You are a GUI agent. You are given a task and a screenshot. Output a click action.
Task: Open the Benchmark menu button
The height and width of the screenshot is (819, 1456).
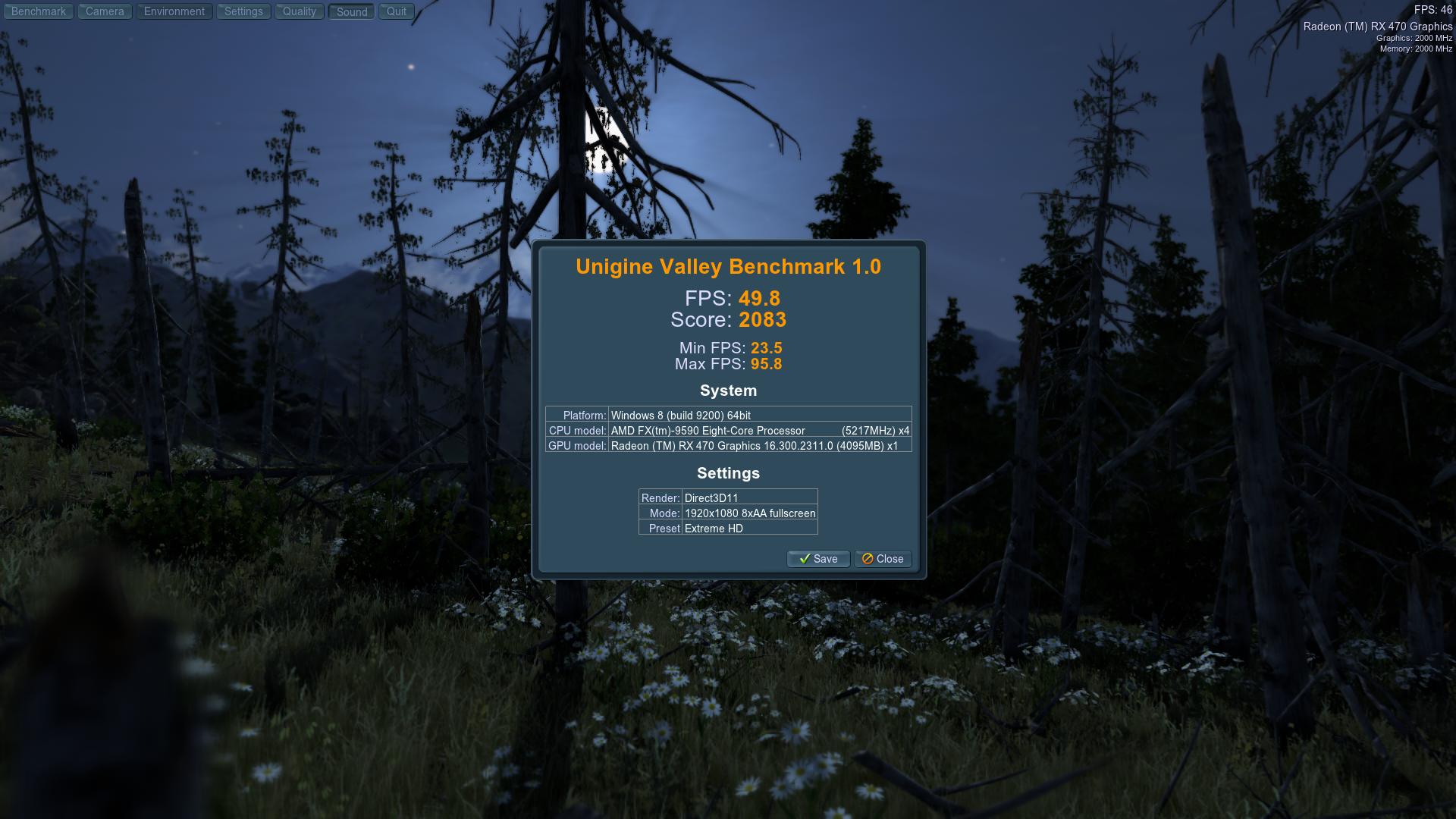pos(39,11)
